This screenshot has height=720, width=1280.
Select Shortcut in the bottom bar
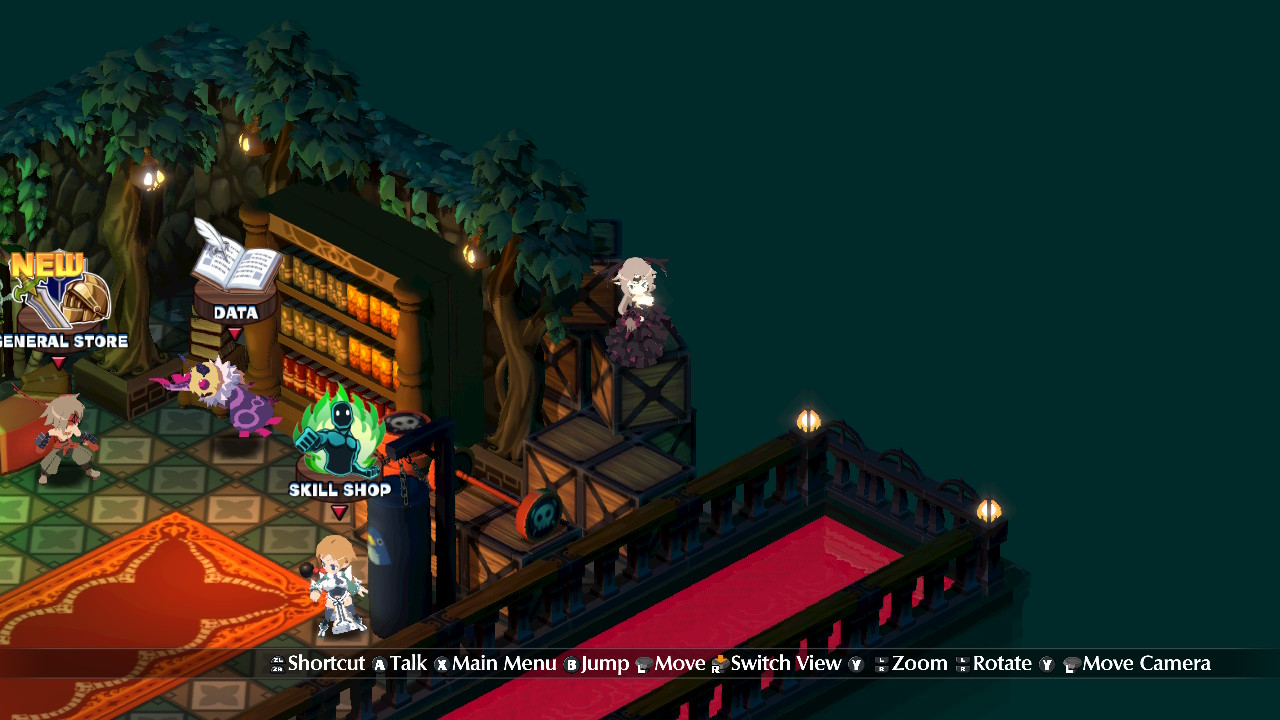click(326, 663)
